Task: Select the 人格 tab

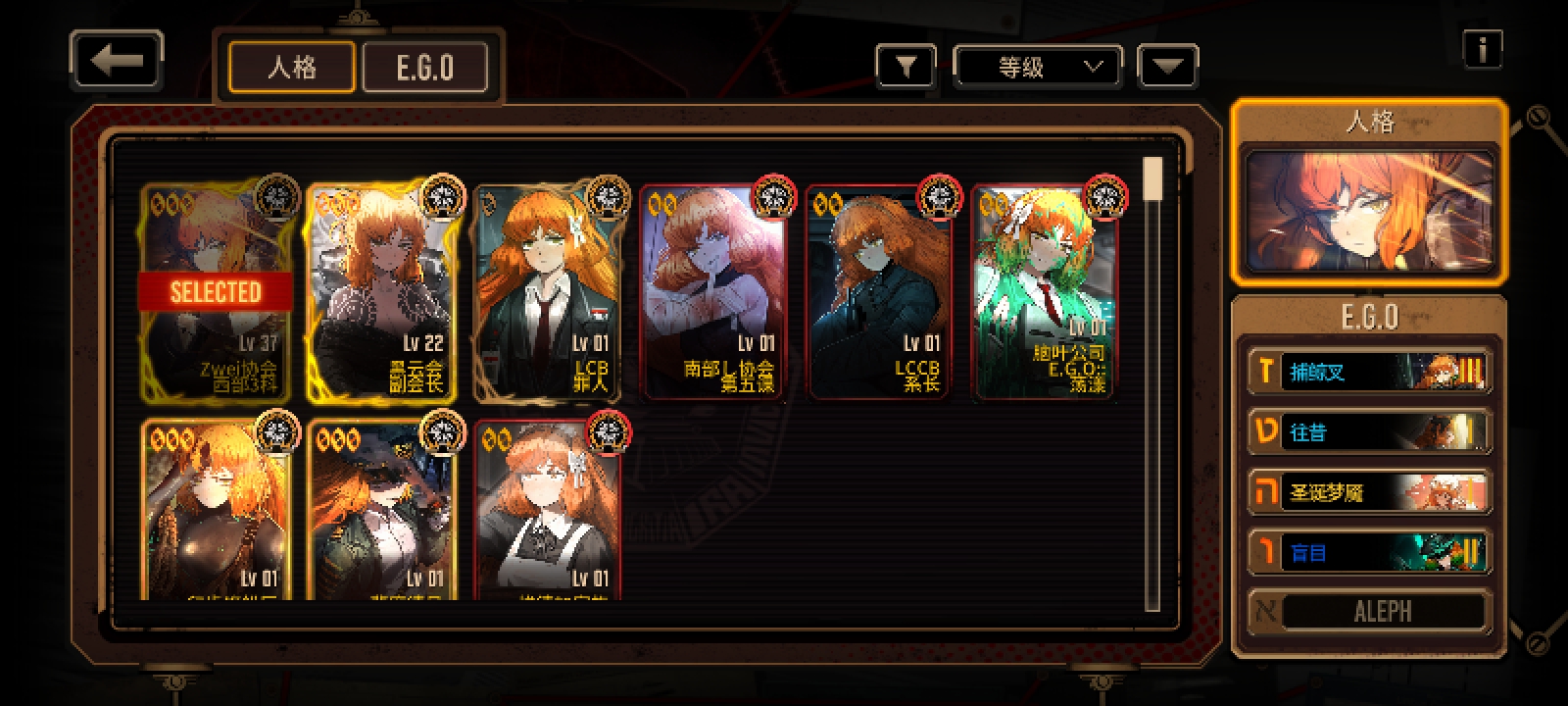Action: coord(291,68)
